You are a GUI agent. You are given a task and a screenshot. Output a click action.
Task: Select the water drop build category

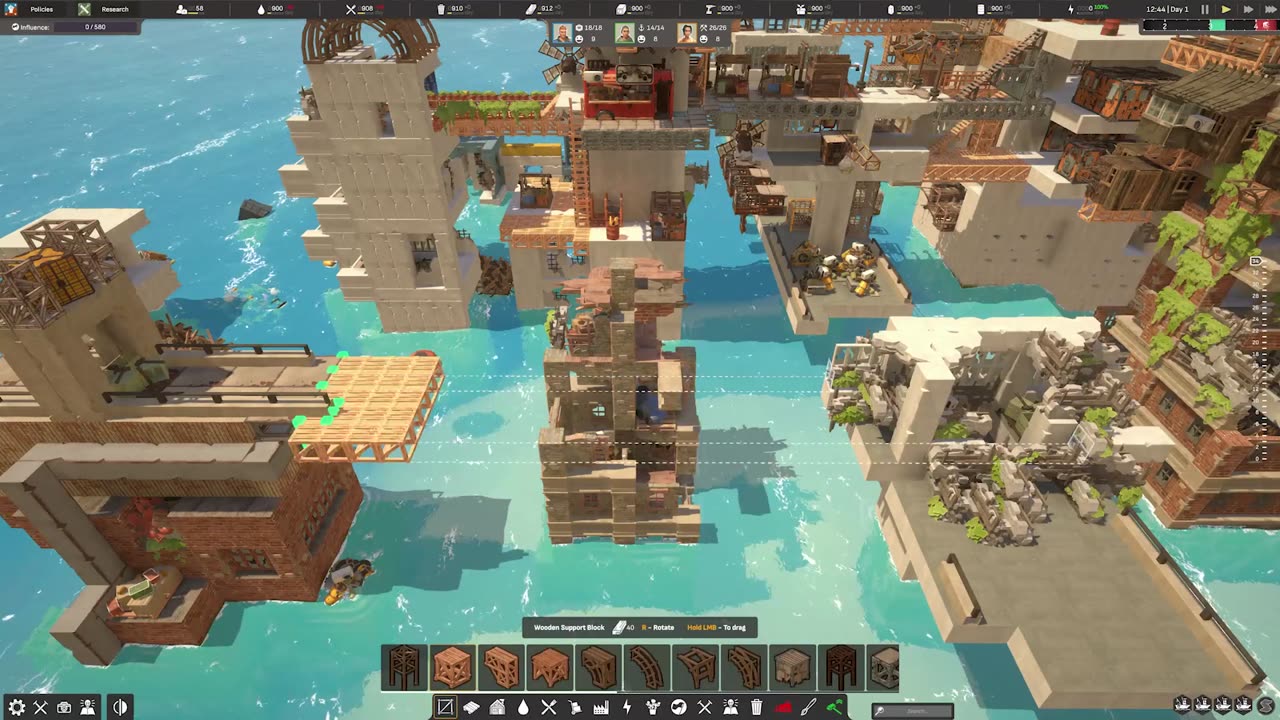[523, 707]
